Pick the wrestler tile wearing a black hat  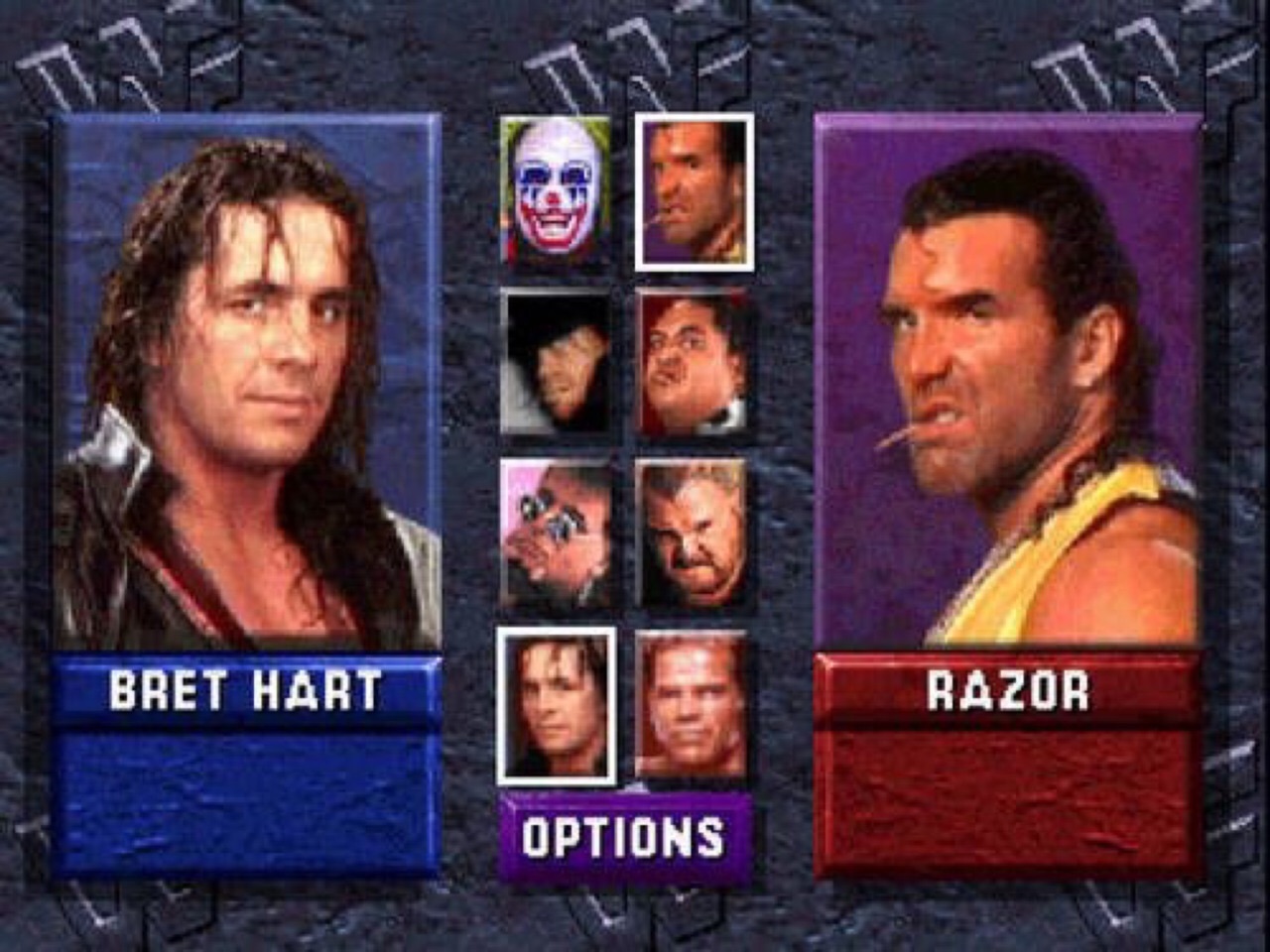pyautogui.click(x=555, y=362)
